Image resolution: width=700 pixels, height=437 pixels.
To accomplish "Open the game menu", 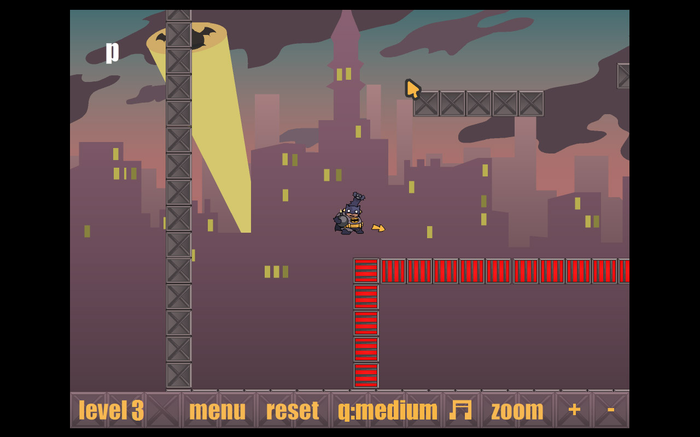I will 217,410.
